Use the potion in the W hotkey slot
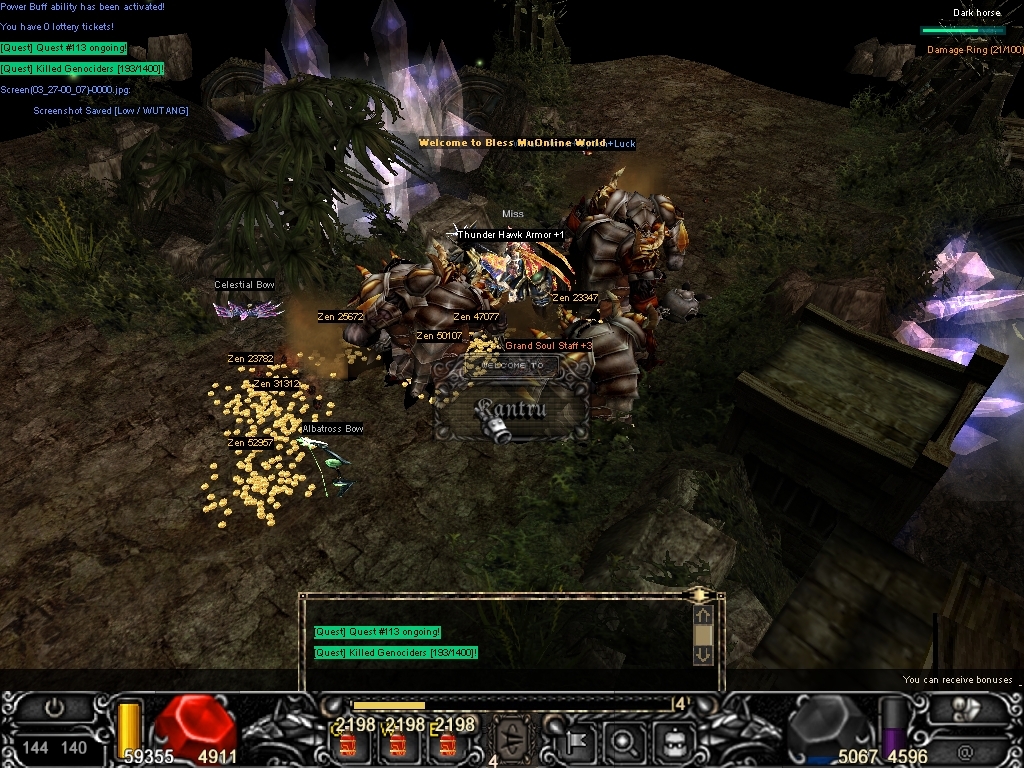 tap(398, 744)
